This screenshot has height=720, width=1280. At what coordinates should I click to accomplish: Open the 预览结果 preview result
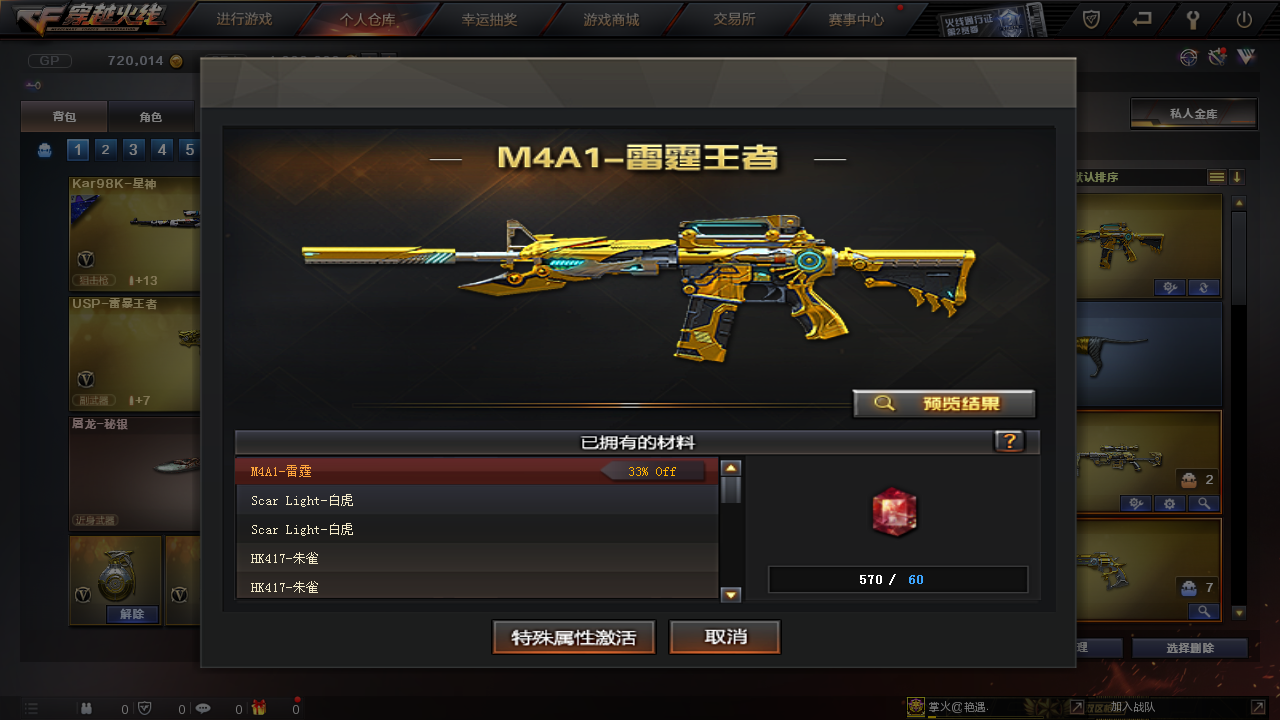[944, 404]
